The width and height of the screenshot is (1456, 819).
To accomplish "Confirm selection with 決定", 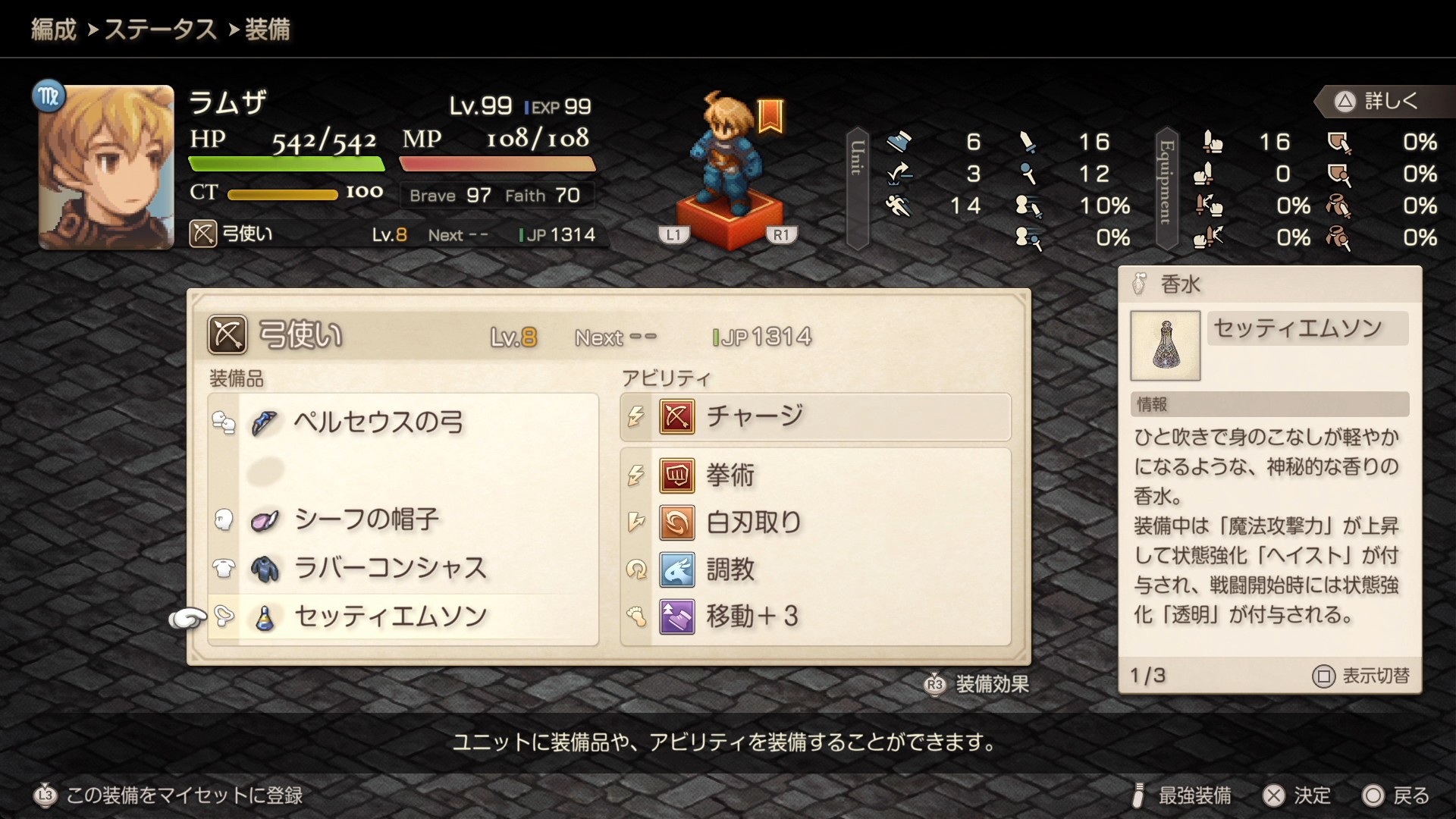I will (1297, 795).
